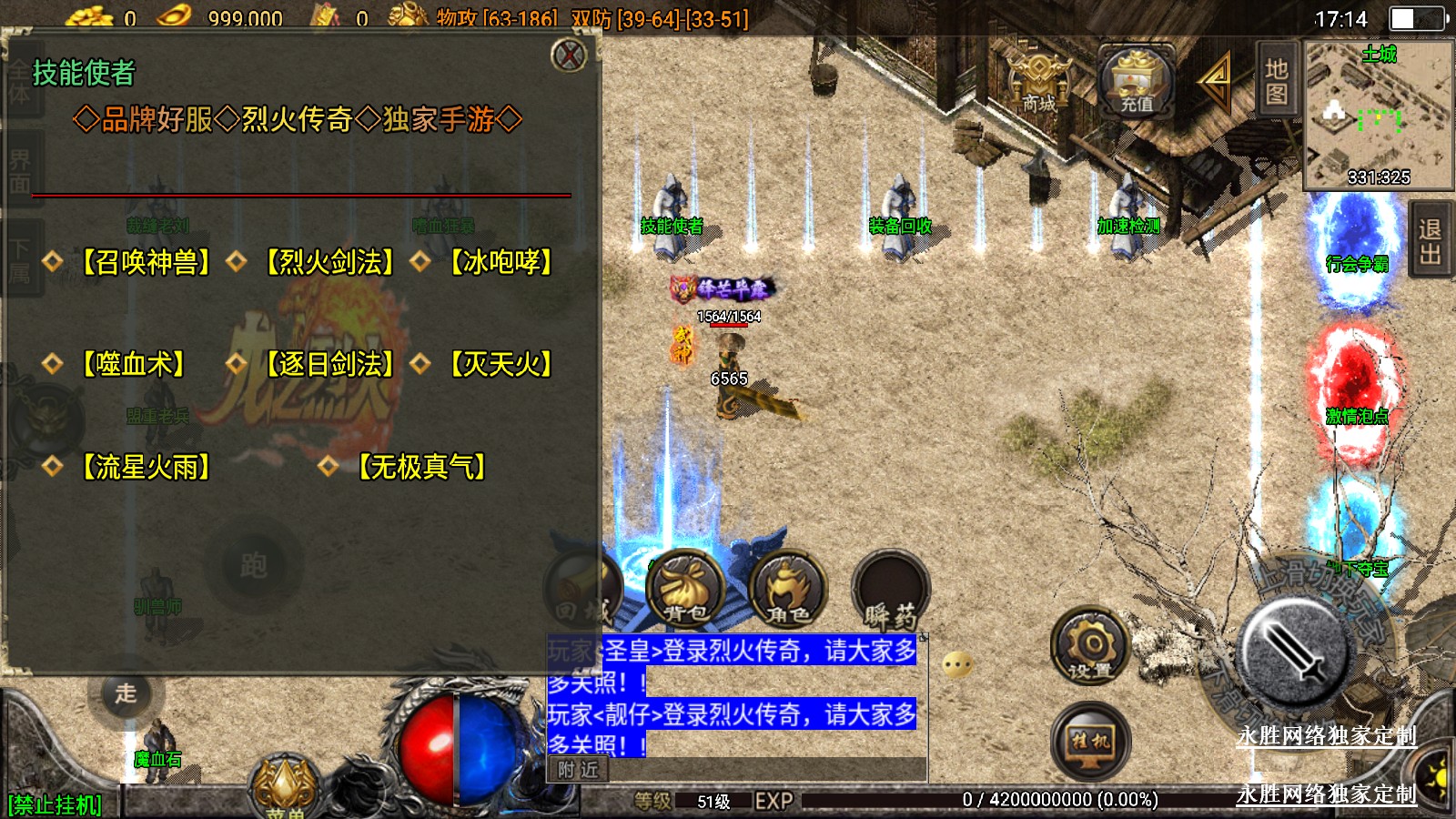Activate the sword attack button
Screen dimensions: 1456x819
(x=1293, y=652)
